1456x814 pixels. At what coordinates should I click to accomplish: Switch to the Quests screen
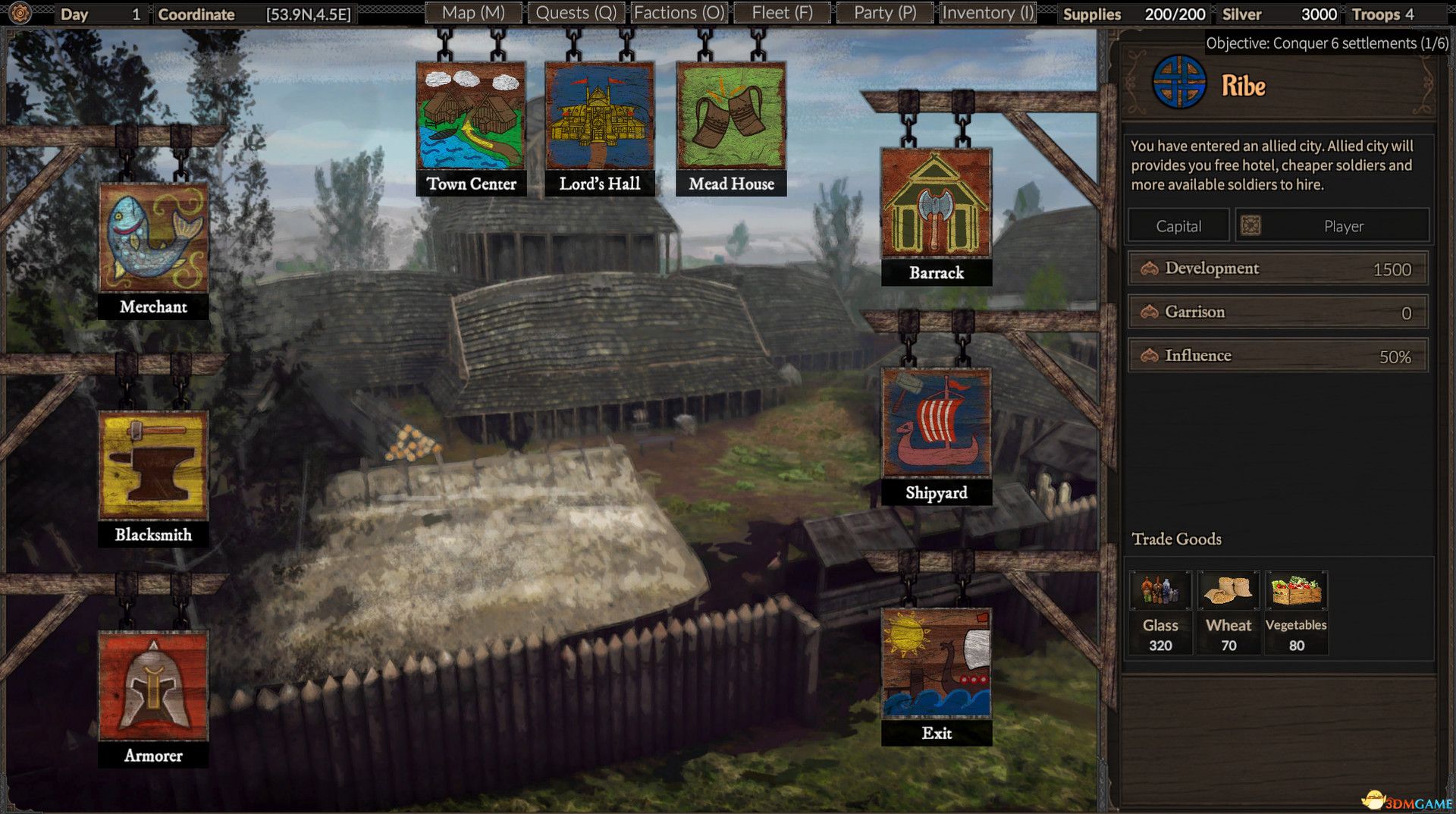pos(575,12)
